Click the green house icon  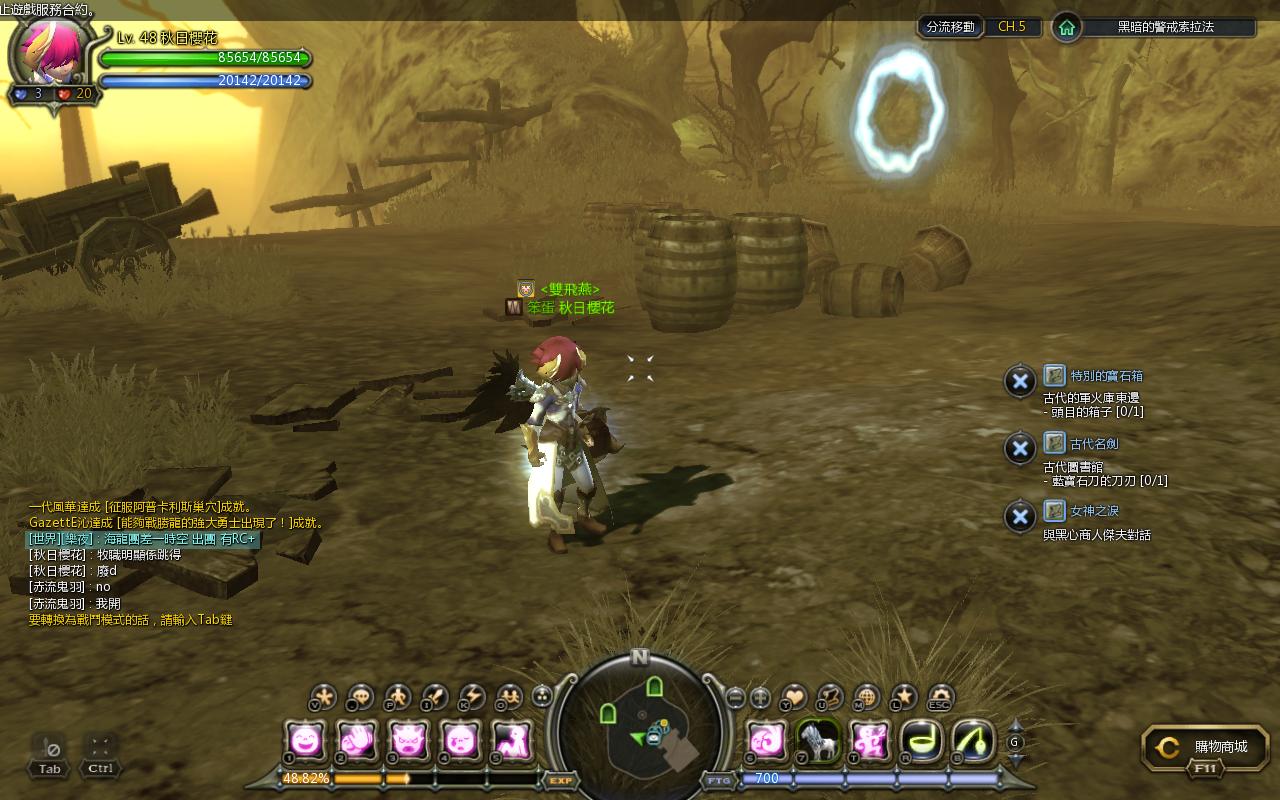1067,27
